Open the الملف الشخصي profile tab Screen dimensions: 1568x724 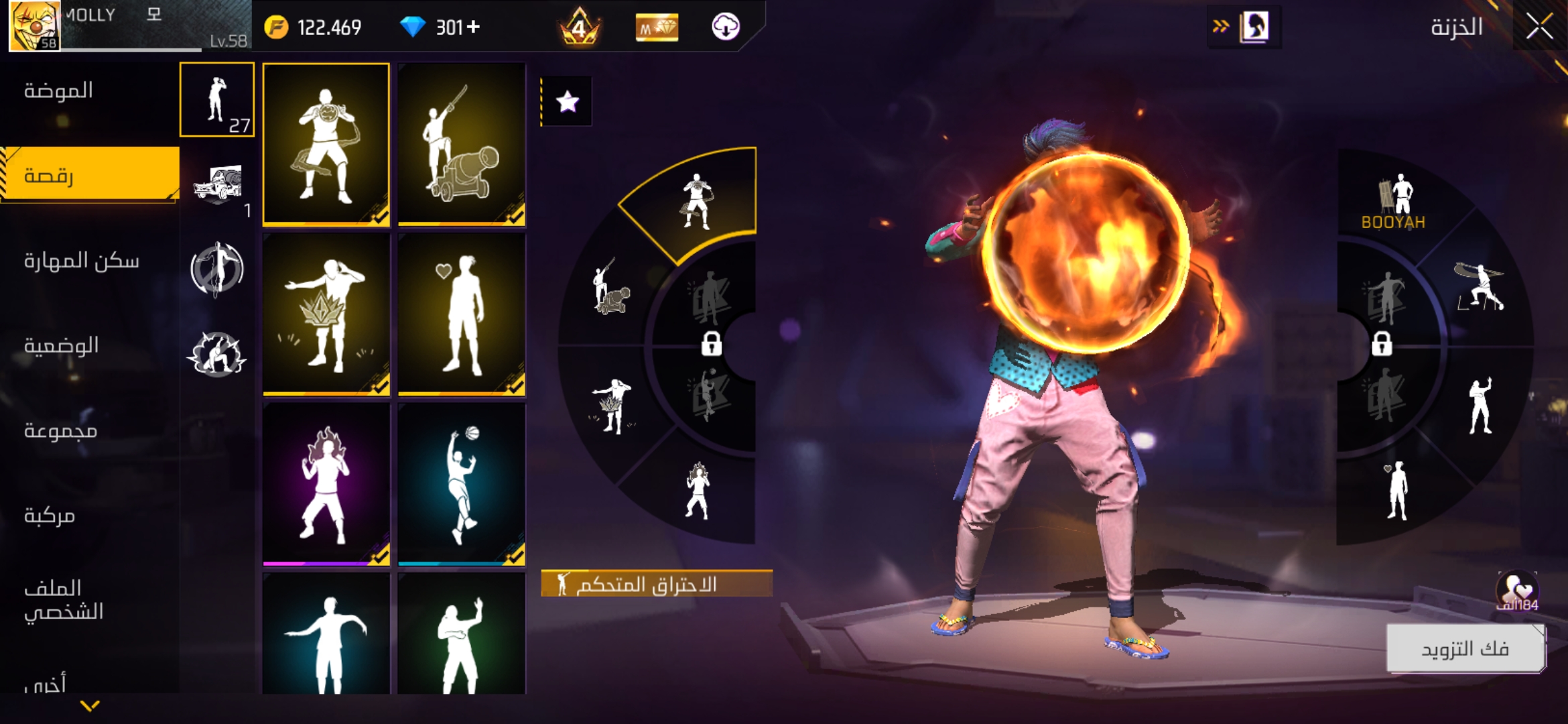64,600
